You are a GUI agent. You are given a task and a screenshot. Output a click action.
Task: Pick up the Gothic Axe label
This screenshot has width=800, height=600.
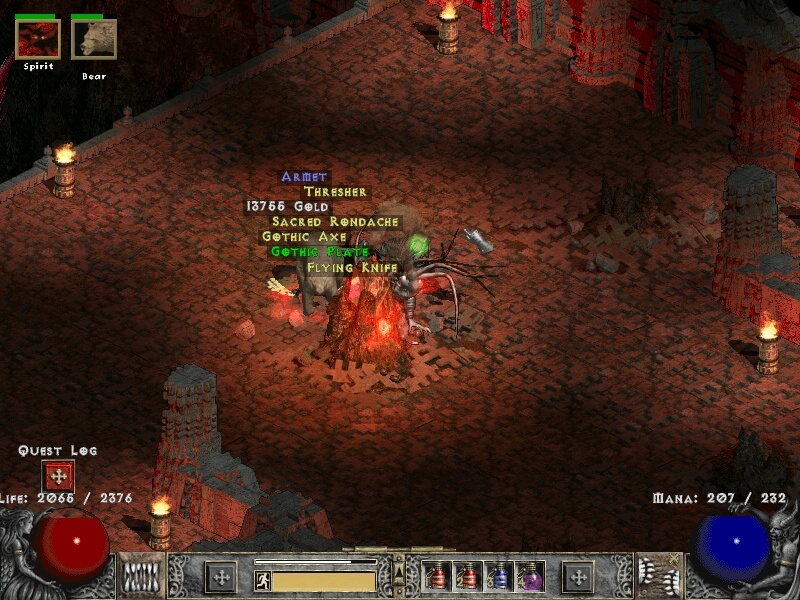pyautogui.click(x=304, y=237)
